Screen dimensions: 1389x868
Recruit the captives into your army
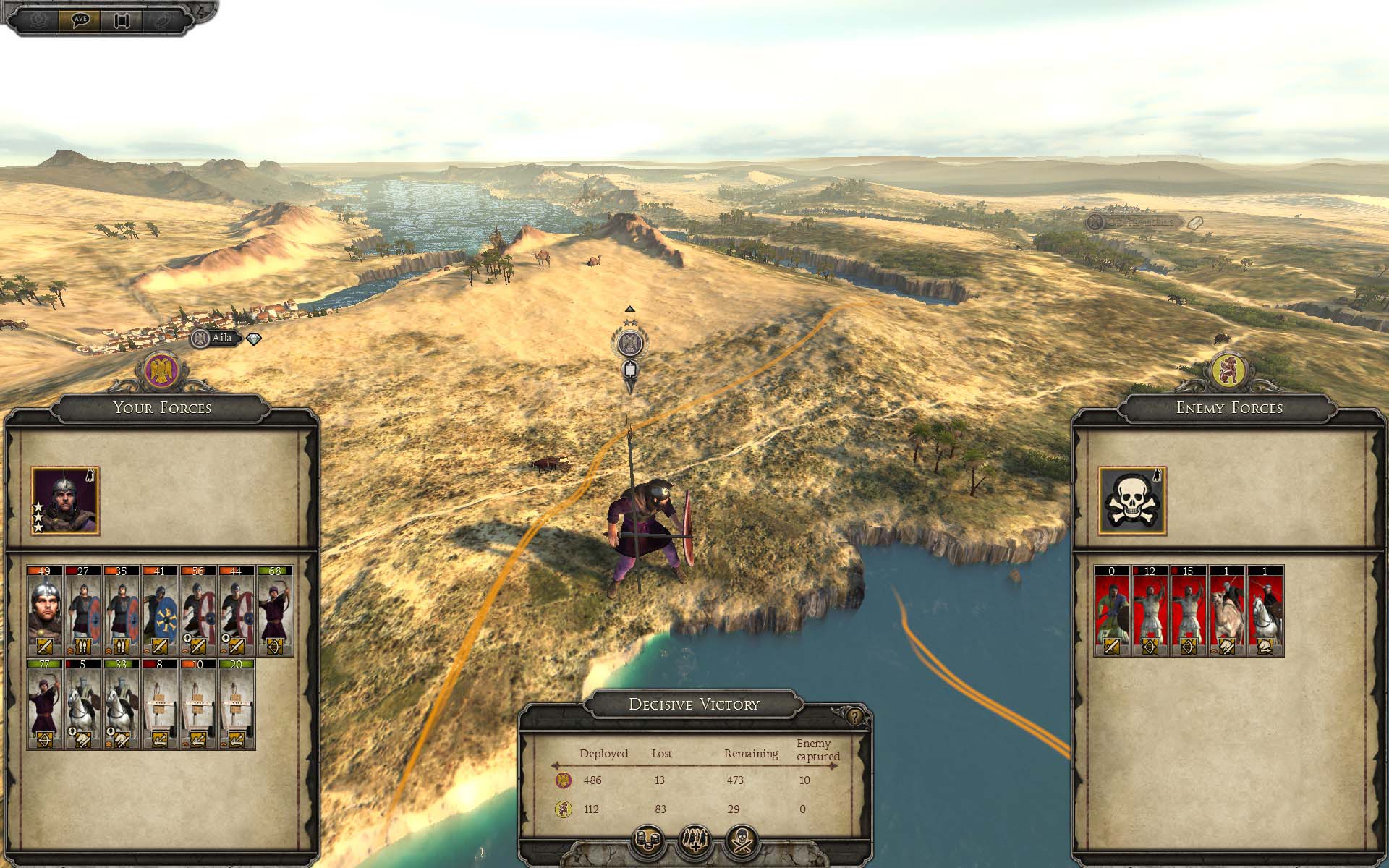pyautogui.click(x=694, y=841)
